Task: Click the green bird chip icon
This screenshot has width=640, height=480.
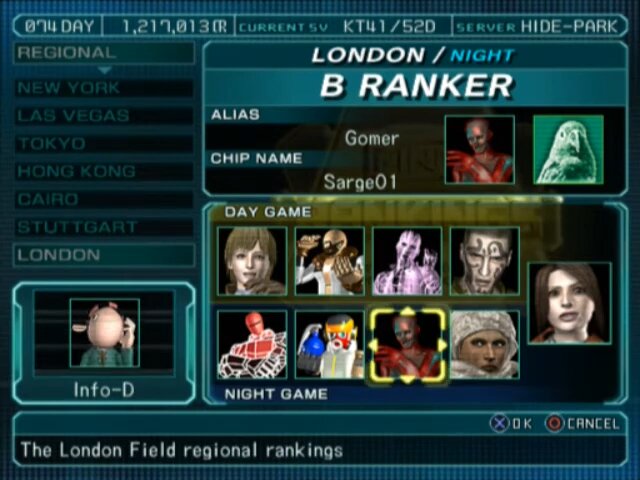Action: tap(568, 150)
